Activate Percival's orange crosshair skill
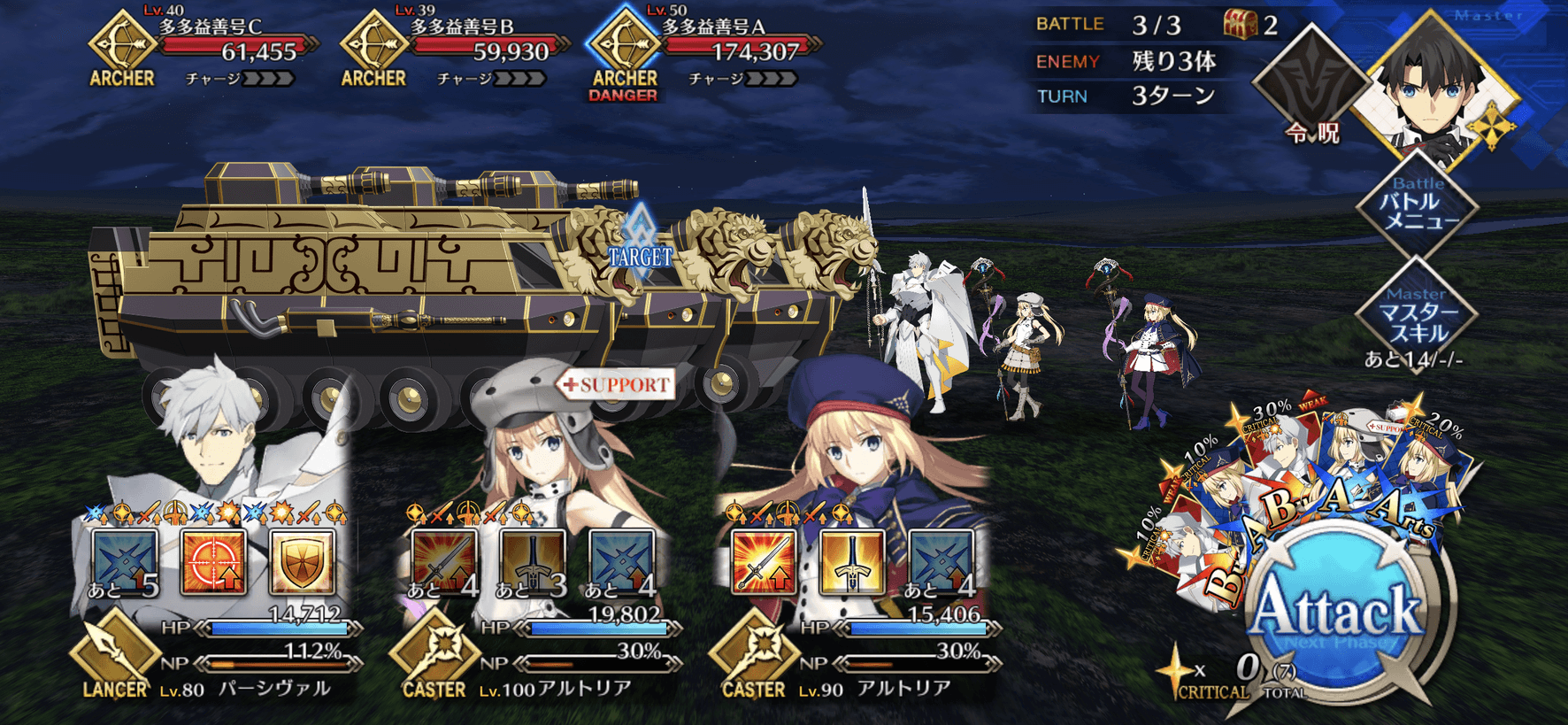The width and height of the screenshot is (1568, 725). (x=213, y=561)
